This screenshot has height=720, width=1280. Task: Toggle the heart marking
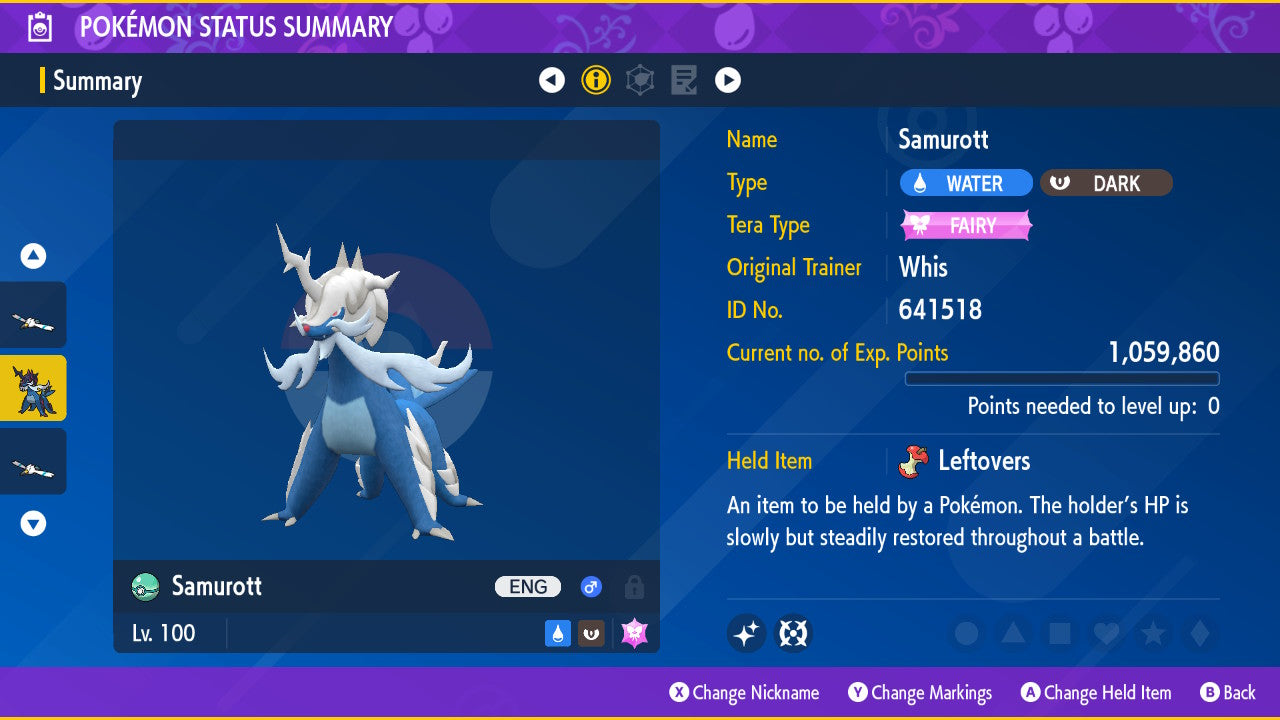[1106, 633]
